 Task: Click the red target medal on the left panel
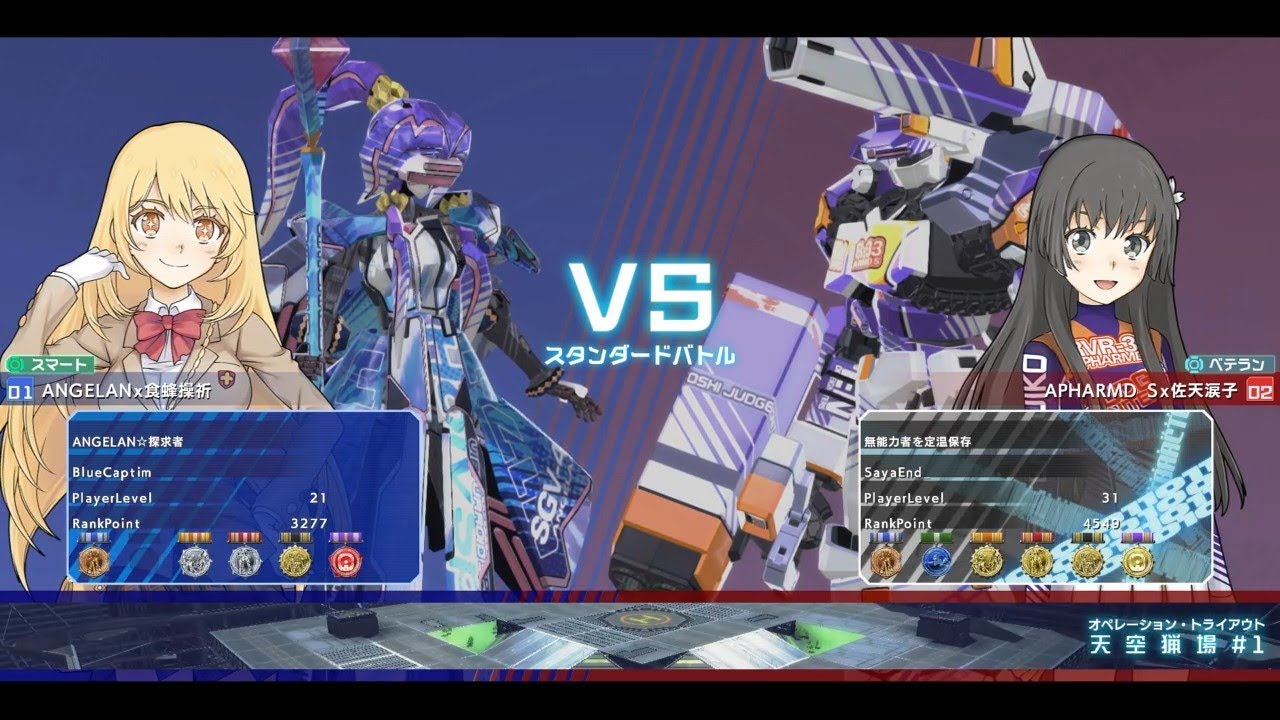[x=347, y=560]
